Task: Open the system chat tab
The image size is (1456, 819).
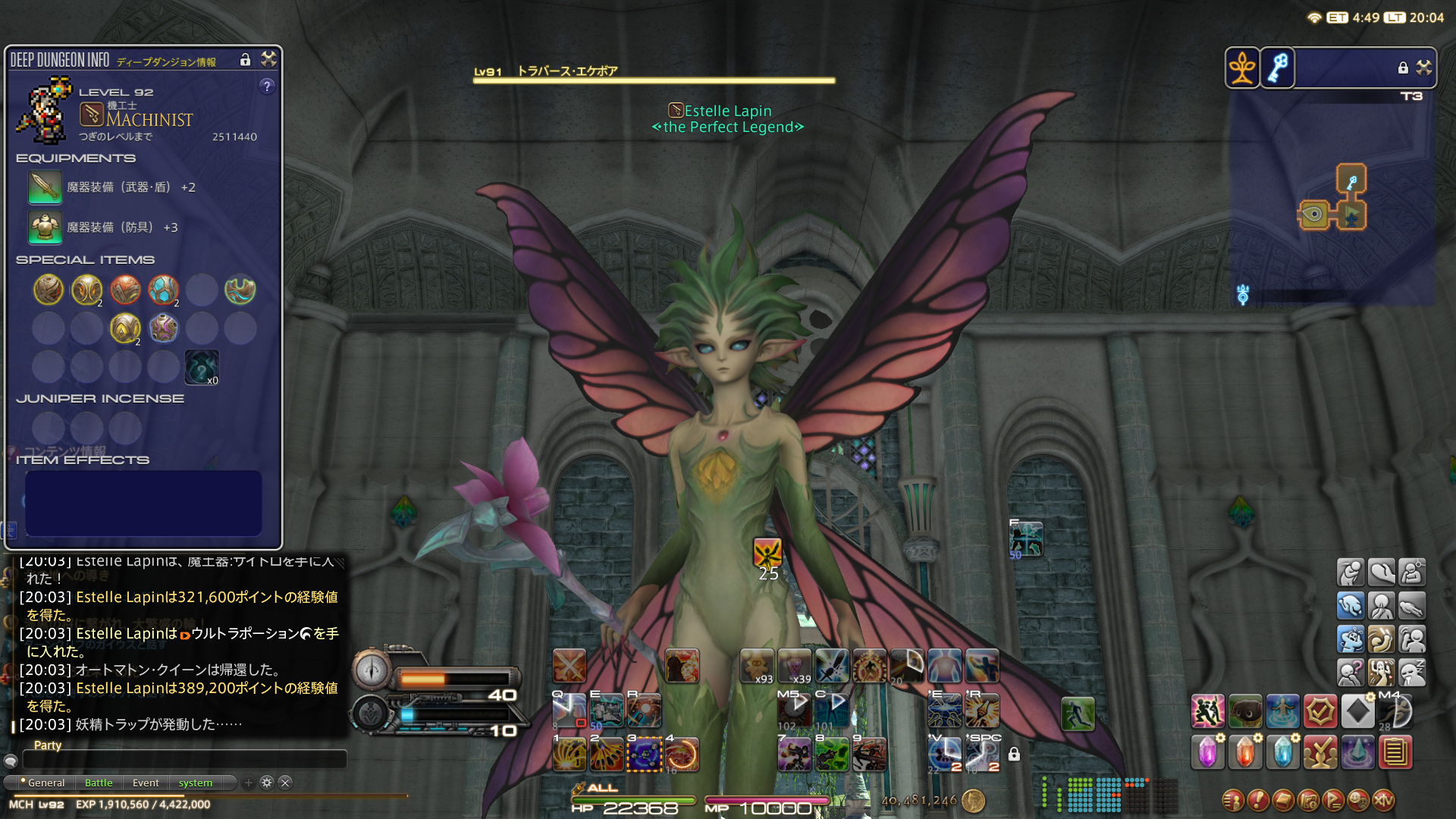Action: [196, 783]
